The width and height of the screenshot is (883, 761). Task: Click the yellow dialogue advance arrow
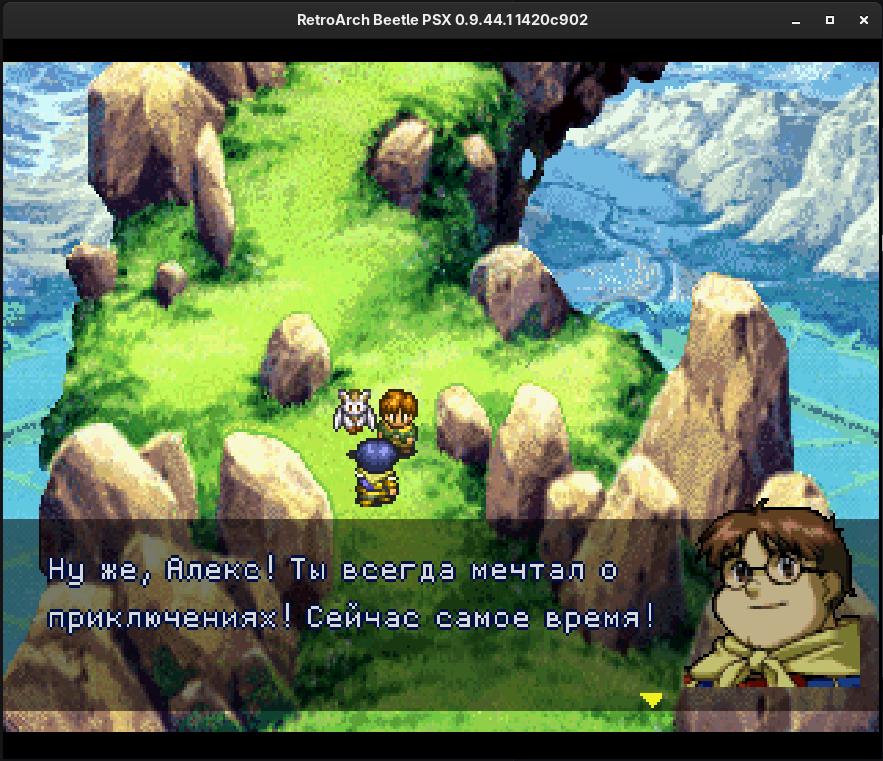(x=651, y=700)
